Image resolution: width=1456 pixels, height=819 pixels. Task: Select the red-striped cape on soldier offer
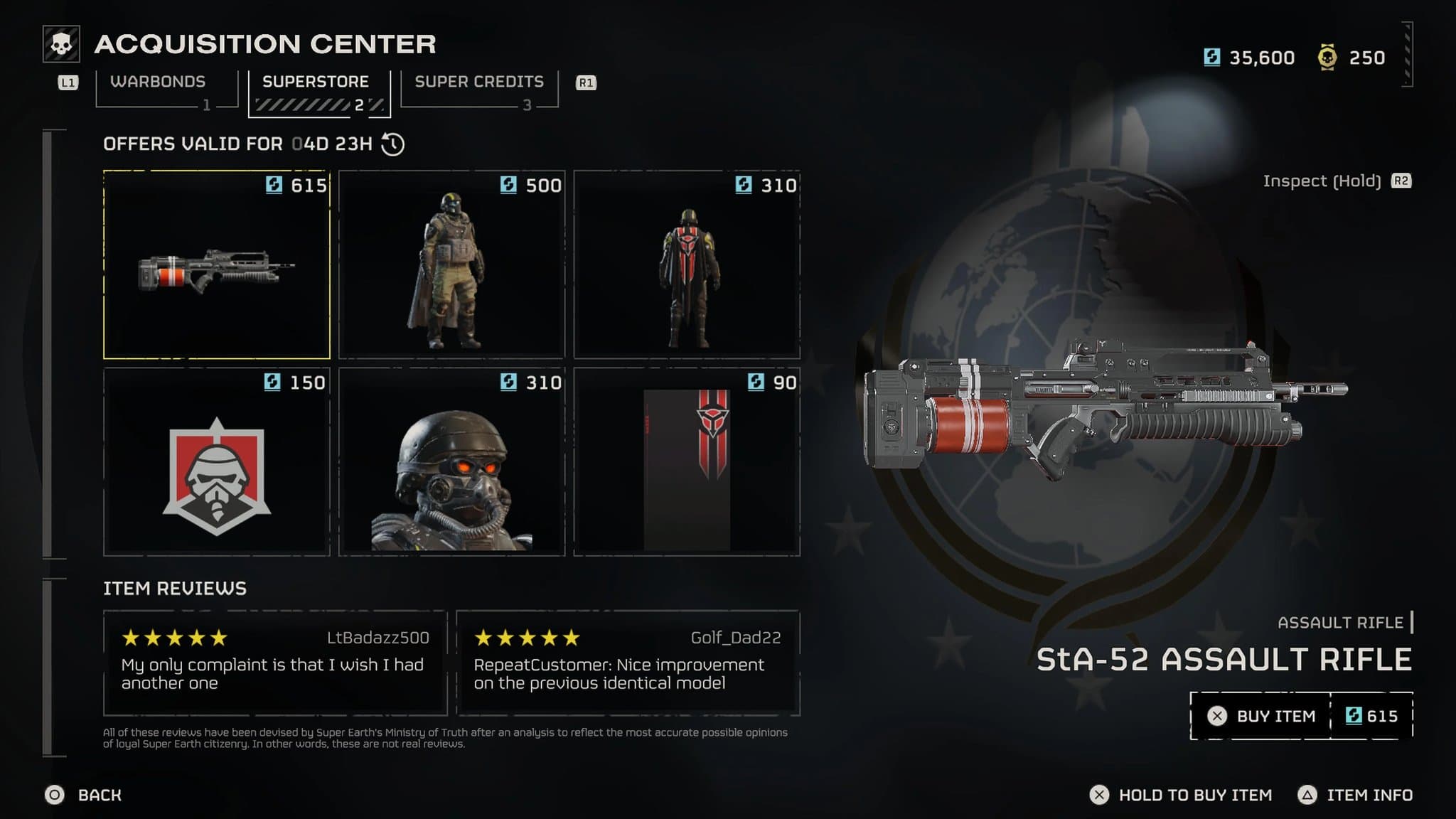coord(687,264)
